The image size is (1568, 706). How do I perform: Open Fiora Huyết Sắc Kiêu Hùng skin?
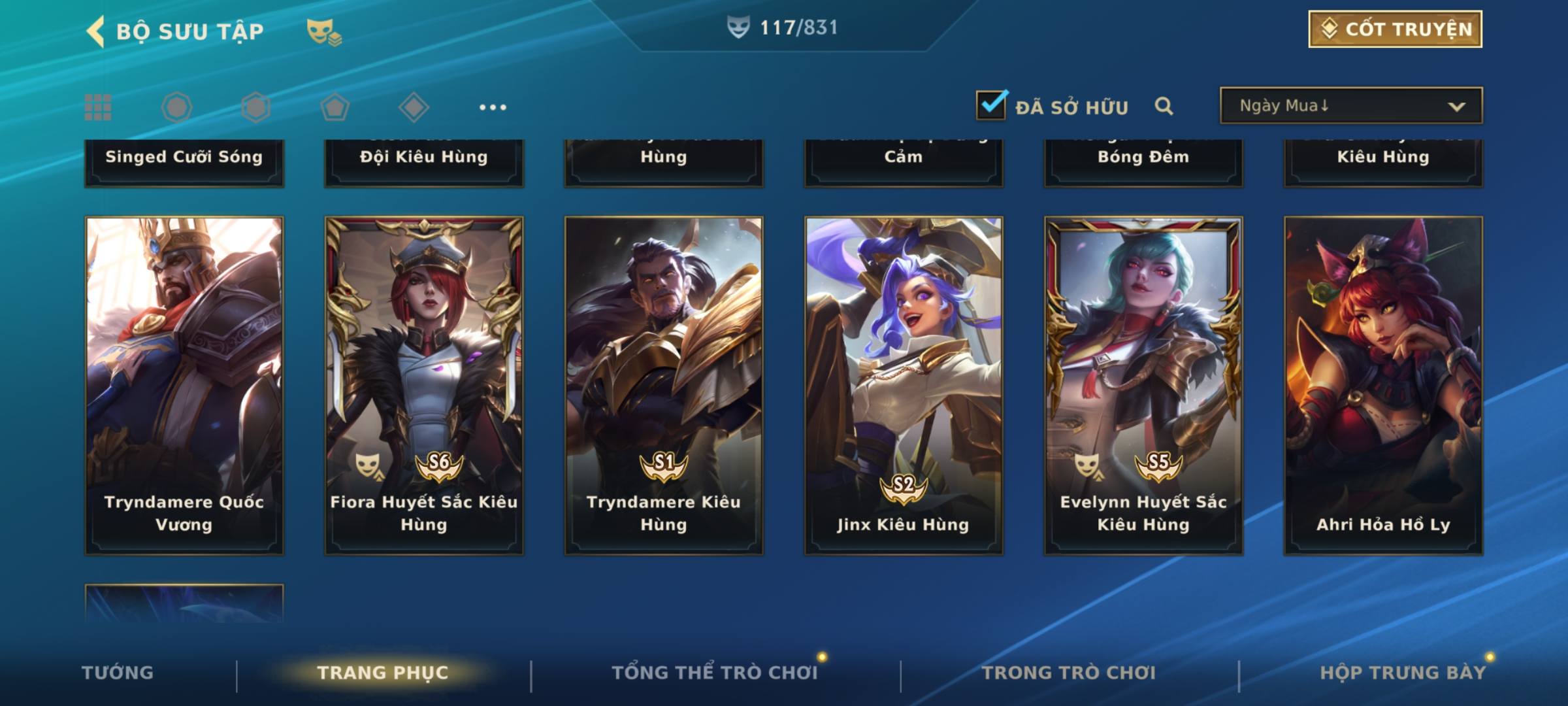coord(424,386)
